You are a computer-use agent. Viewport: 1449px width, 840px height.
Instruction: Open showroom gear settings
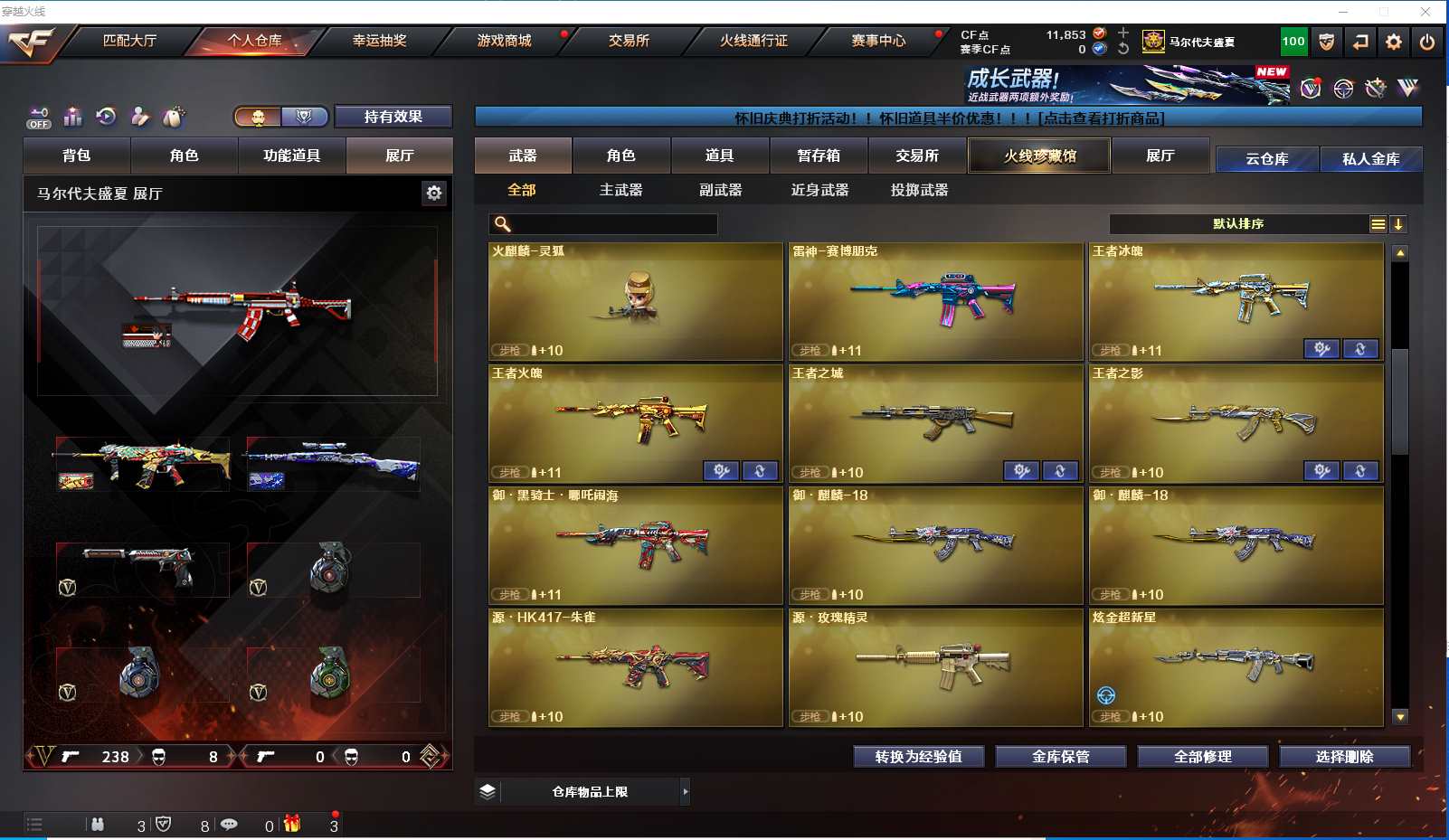click(434, 193)
